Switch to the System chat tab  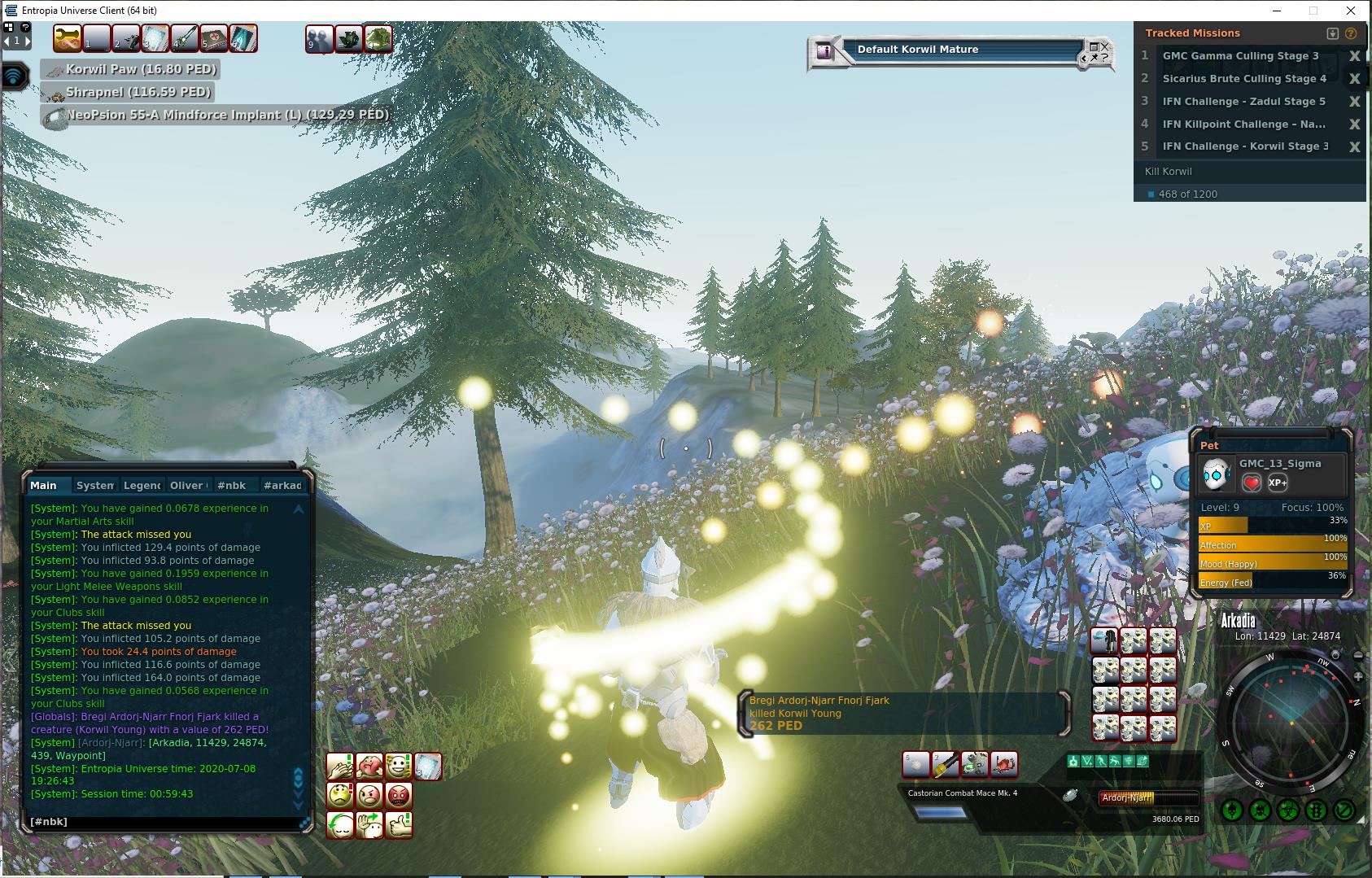click(94, 485)
